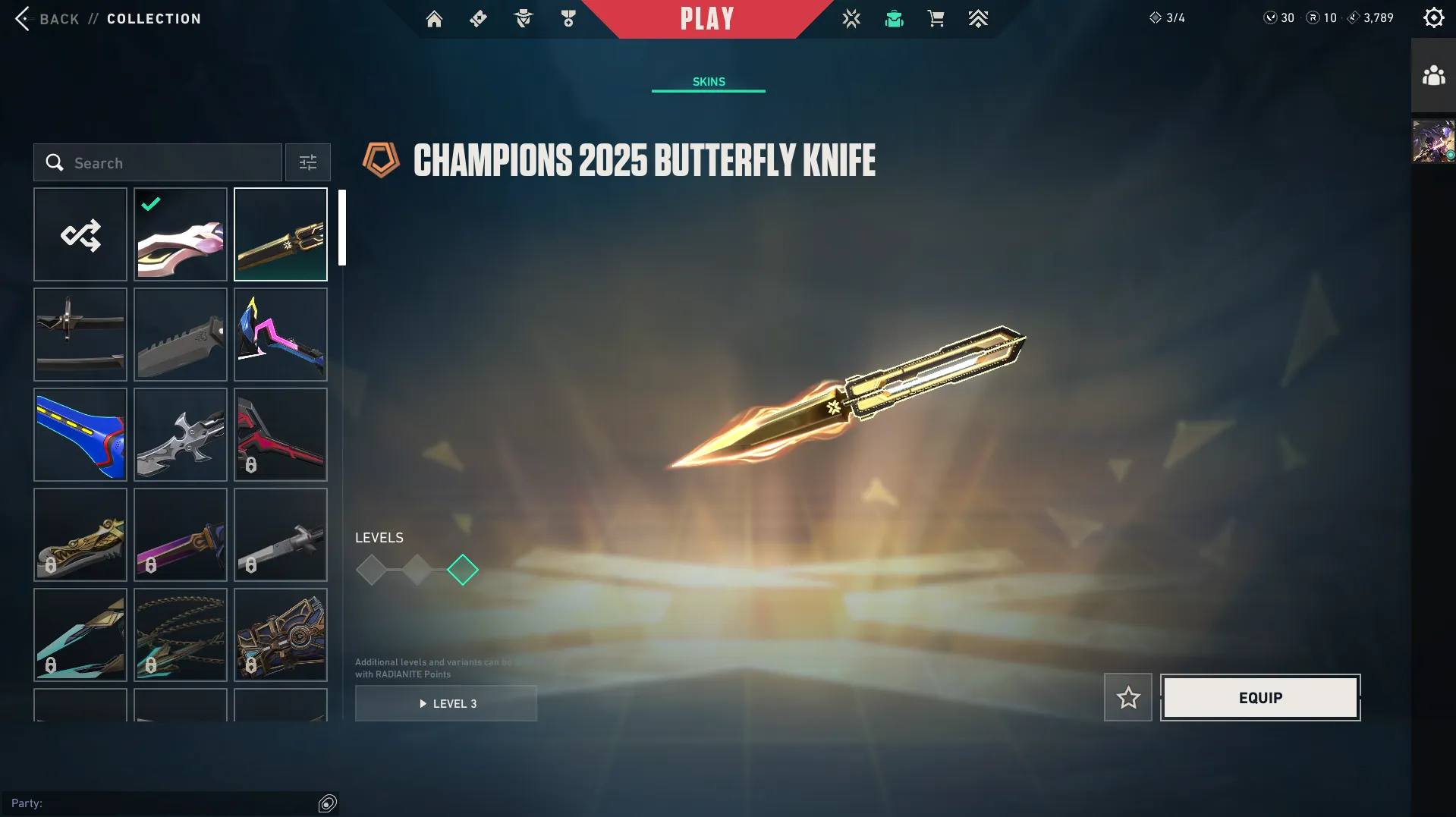Open the Home screen icon
The image size is (1456, 817).
pyautogui.click(x=434, y=18)
